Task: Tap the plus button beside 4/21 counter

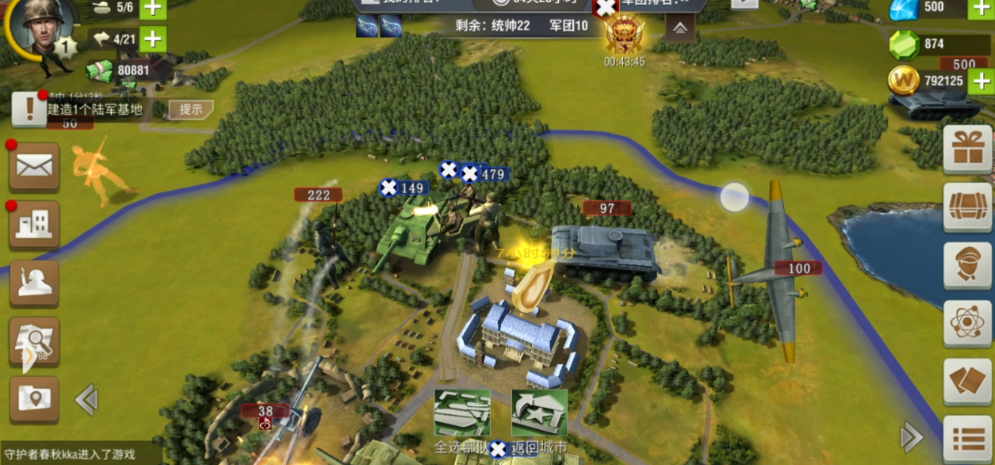Action: pyautogui.click(x=153, y=40)
